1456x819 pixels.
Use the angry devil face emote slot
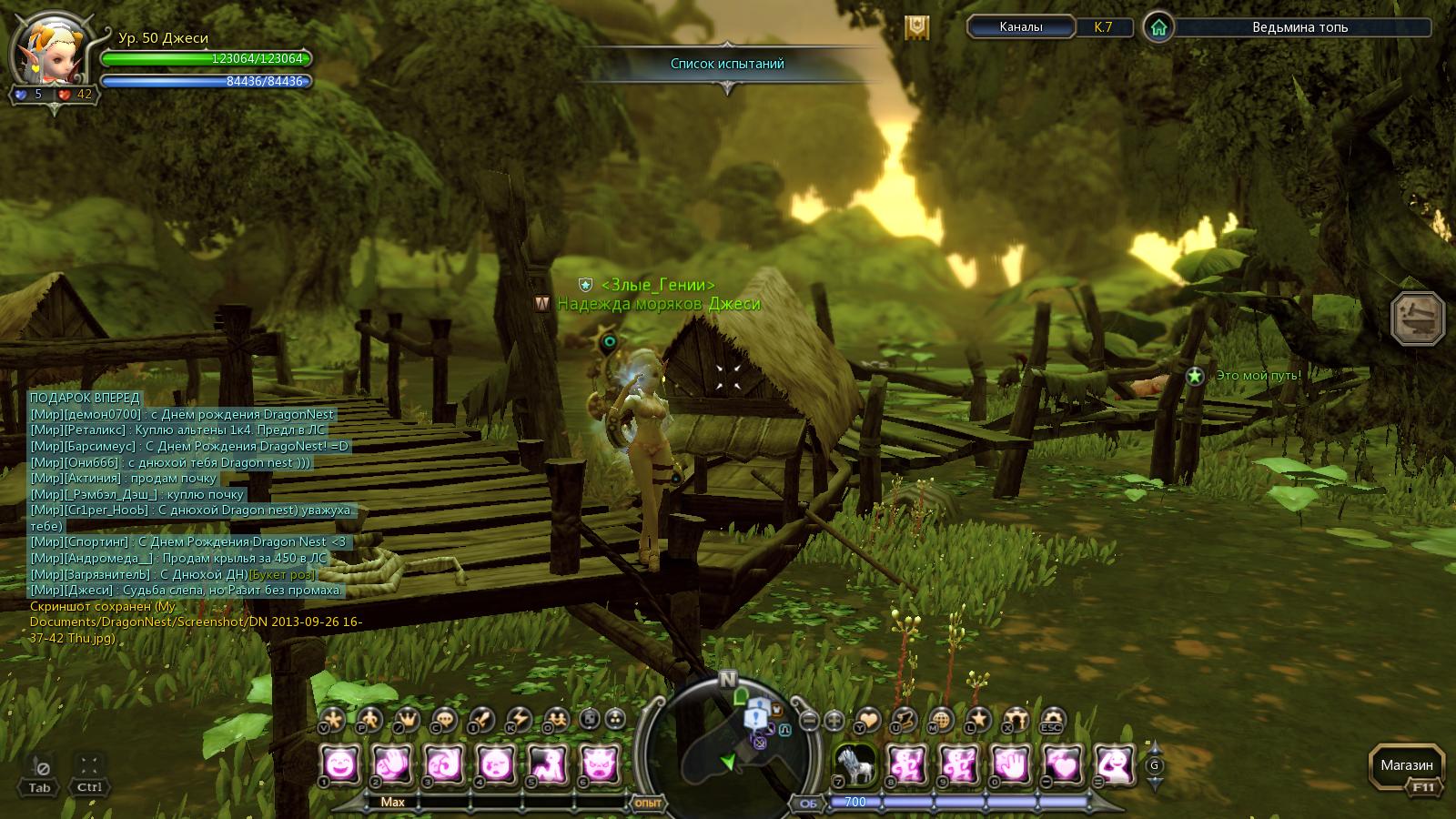coord(600,765)
